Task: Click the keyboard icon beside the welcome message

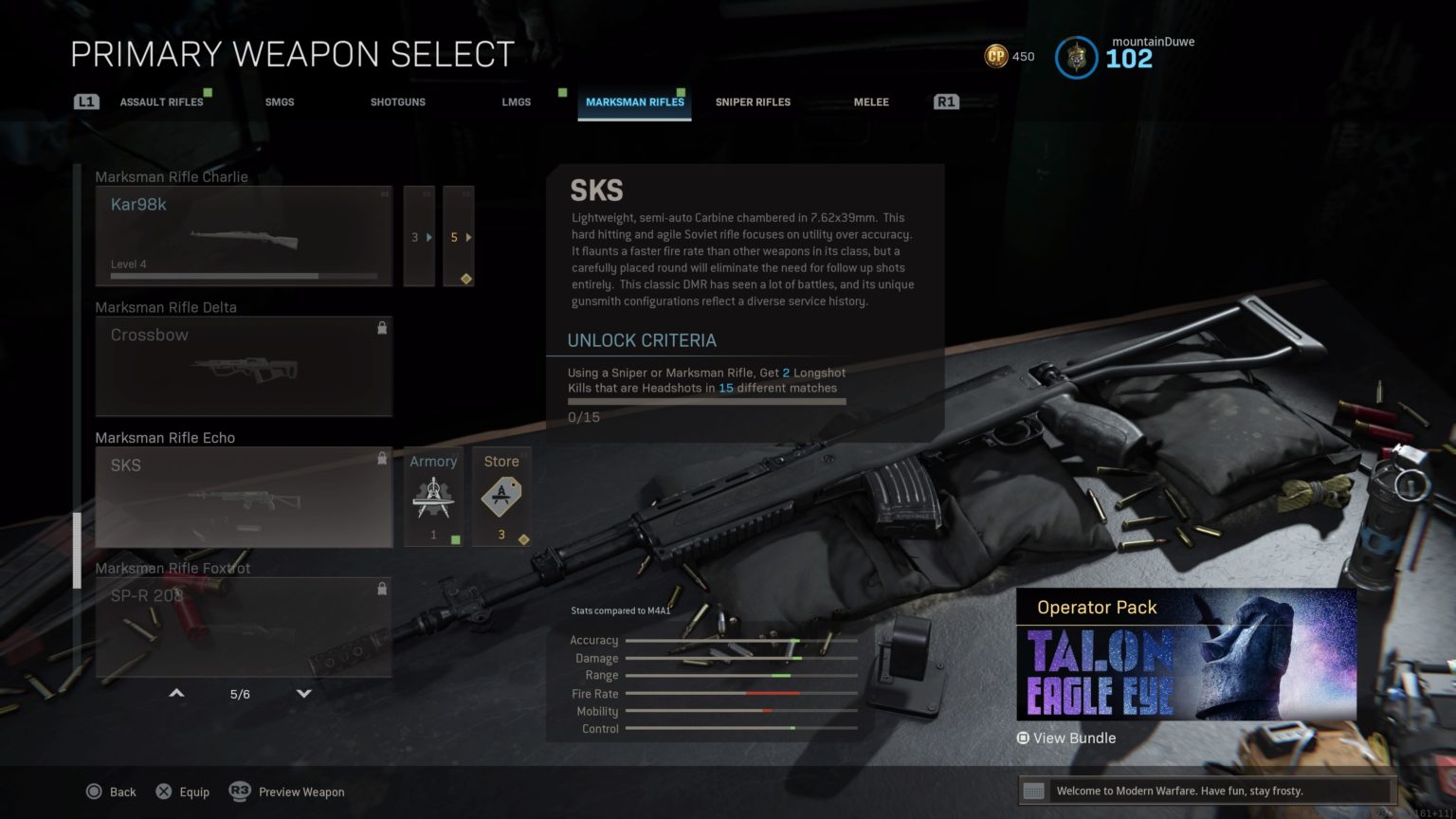Action: (x=1035, y=790)
